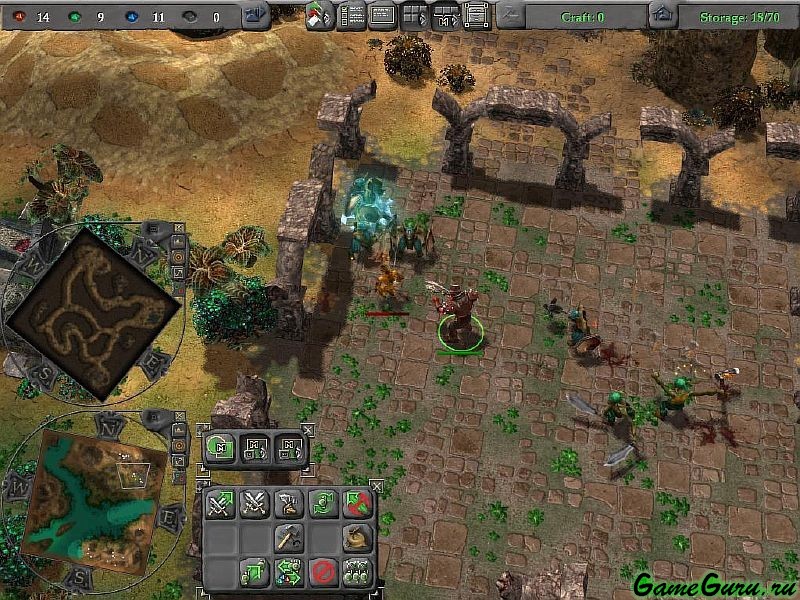The width and height of the screenshot is (800, 600).
Task: Click the arrow button beside resource counters
Action: [255, 15]
